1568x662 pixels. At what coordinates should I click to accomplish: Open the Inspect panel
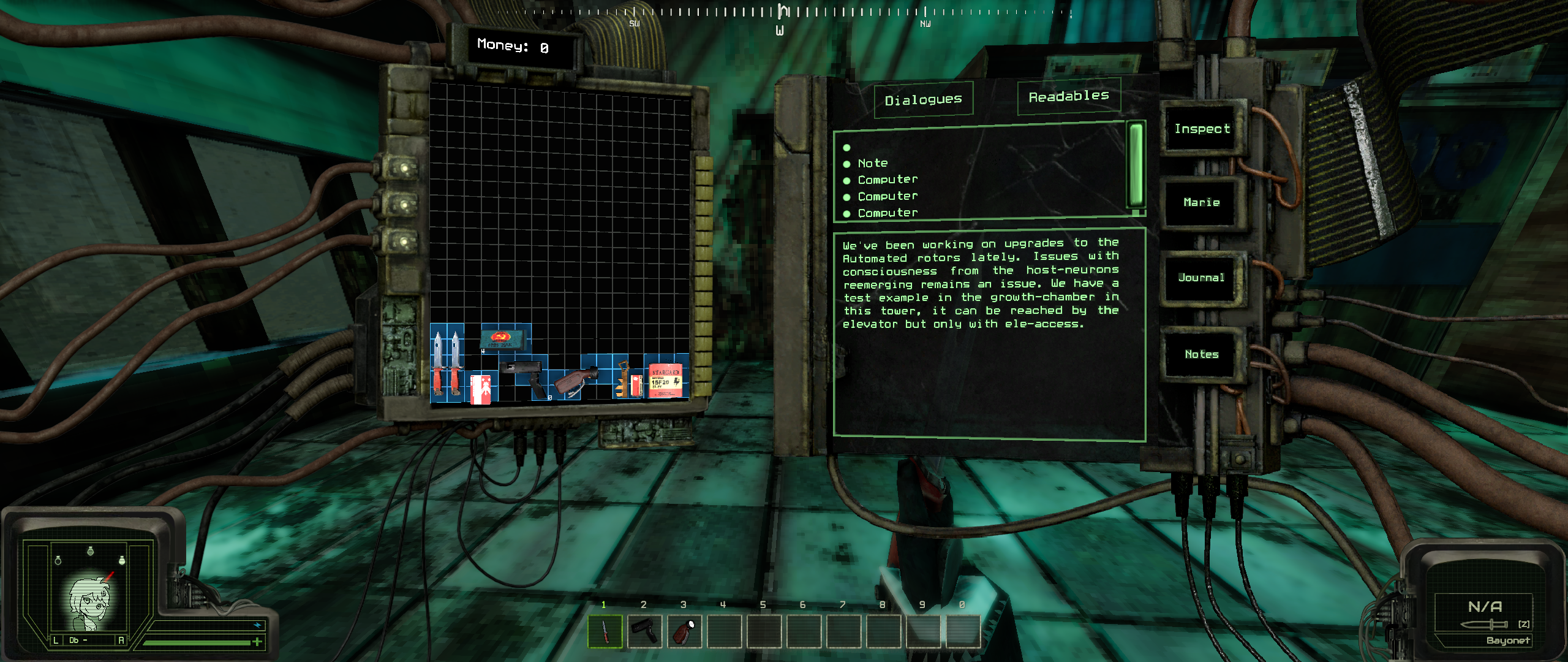1202,129
